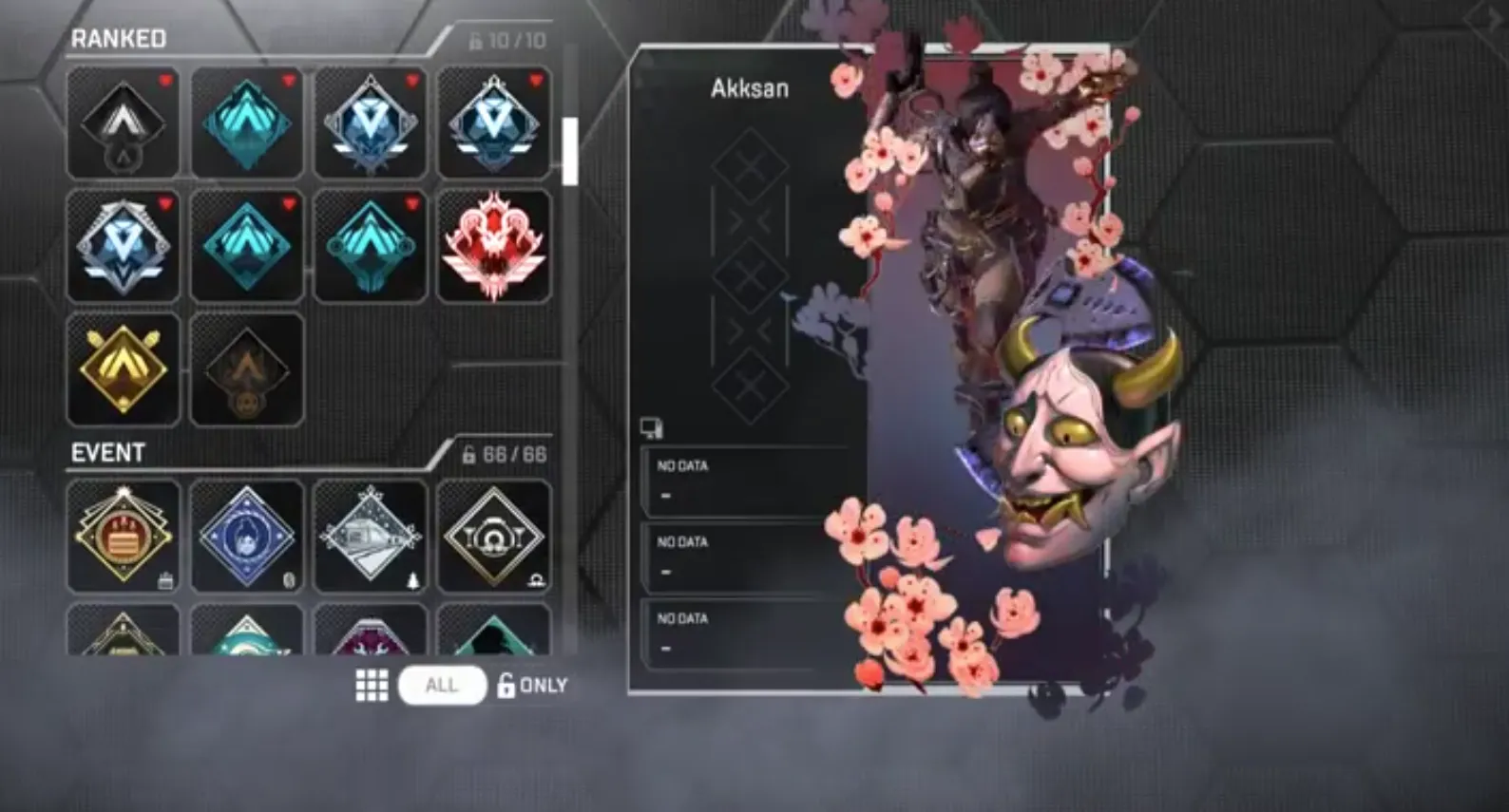This screenshot has height=812, width=1509.
Task: Toggle the lock ONLY unlocked badges filter
Action: pos(533,685)
